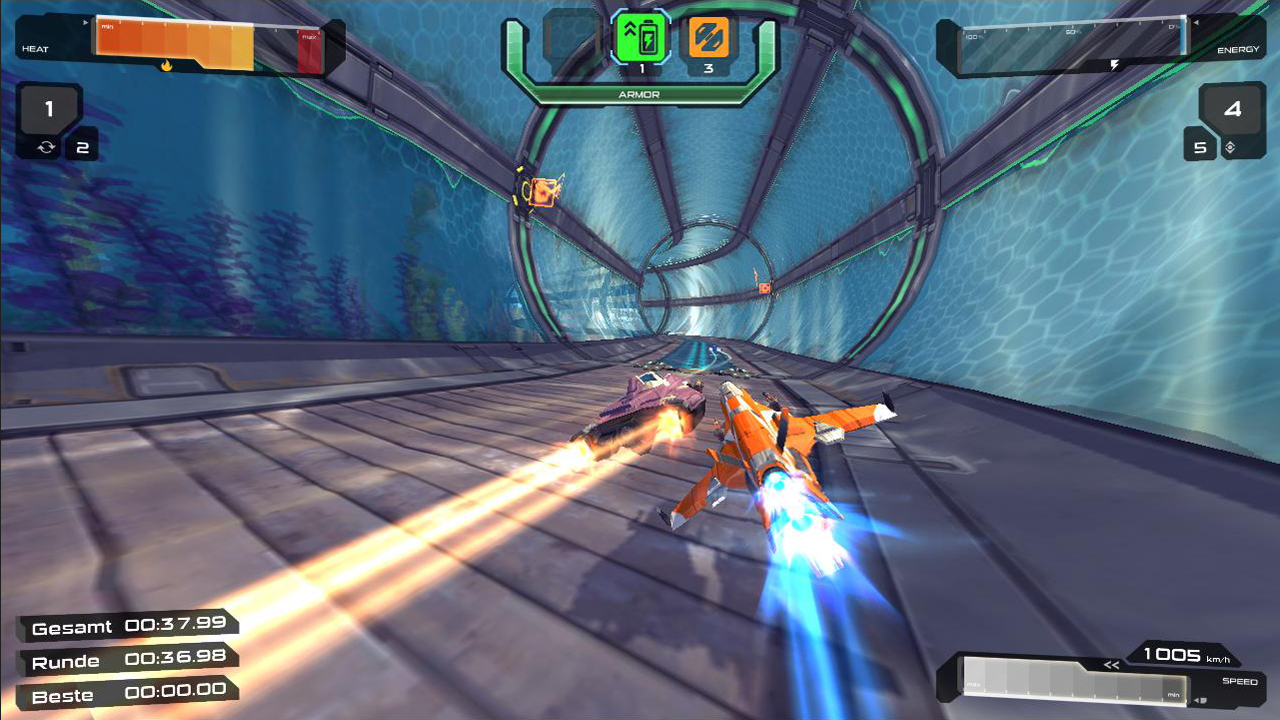Toggle ability slot 4 on the right
Screen dimensions: 1280x720
tap(1231, 110)
